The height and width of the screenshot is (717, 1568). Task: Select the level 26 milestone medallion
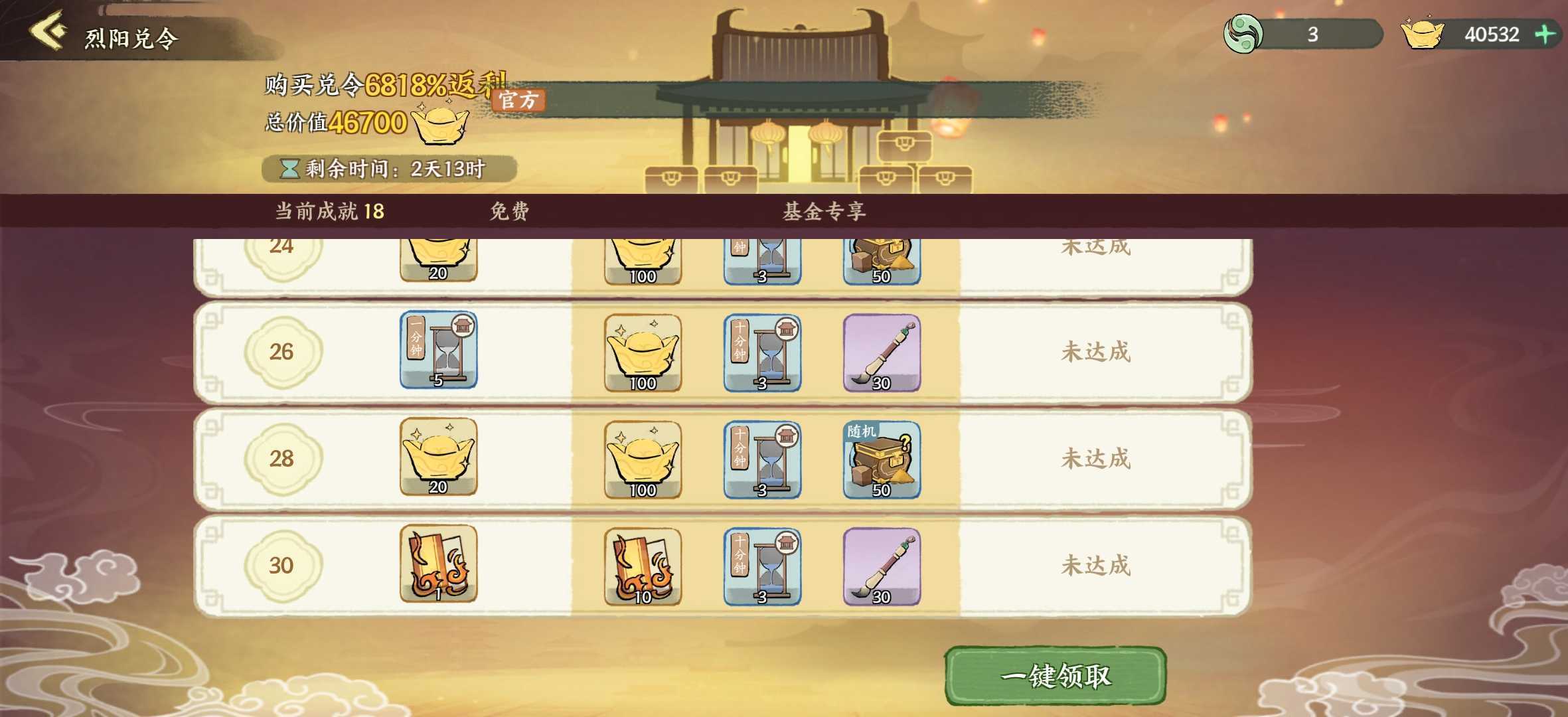[x=281, y=352]
